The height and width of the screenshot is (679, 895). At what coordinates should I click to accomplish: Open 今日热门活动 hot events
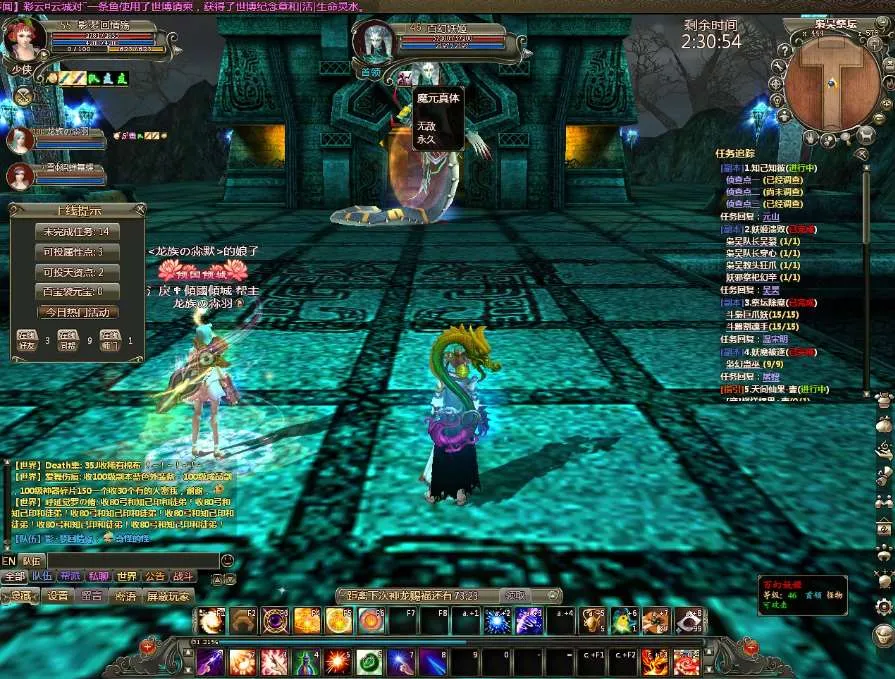click(x=76, y=312)
